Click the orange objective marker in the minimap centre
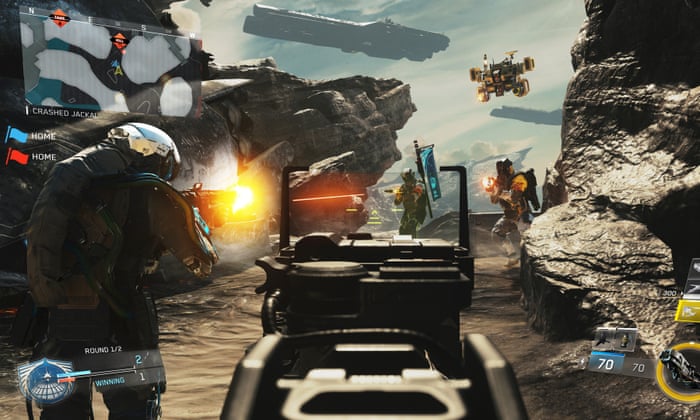The image size is (700, 420). point(119,42)
